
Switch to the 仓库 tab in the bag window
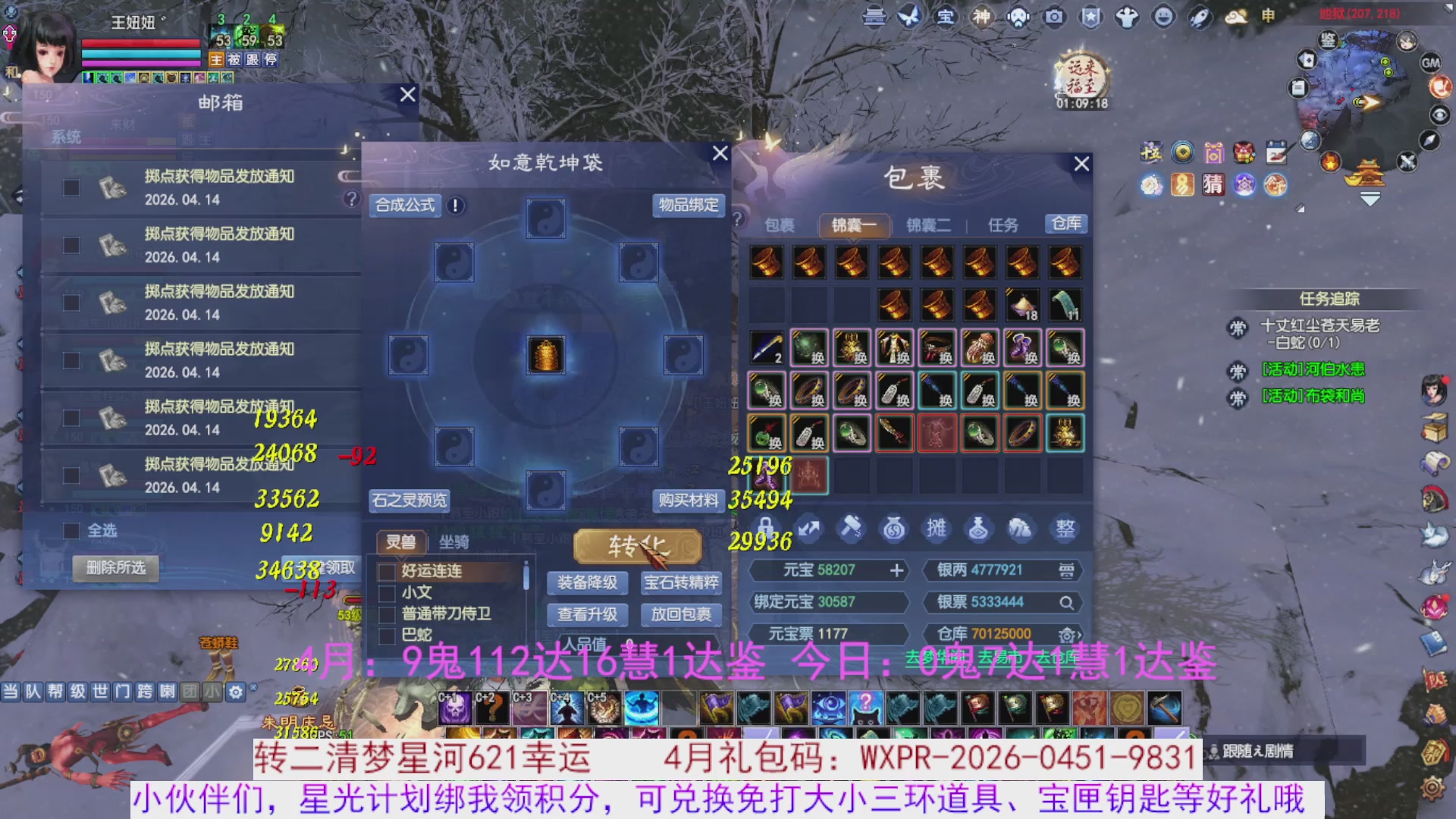[1065, 224]
